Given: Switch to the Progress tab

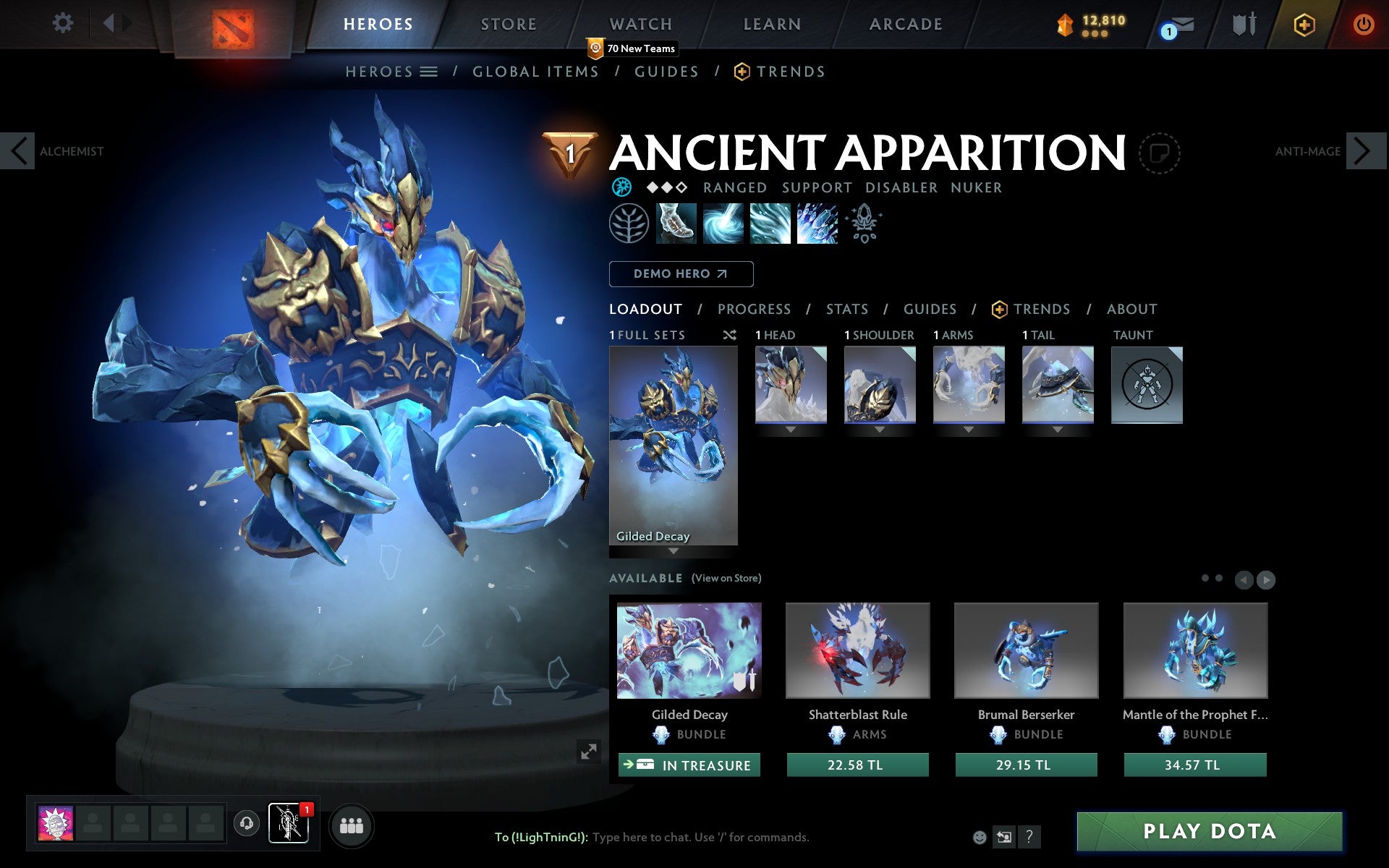Looking at the screenshot, I should 754,309.
